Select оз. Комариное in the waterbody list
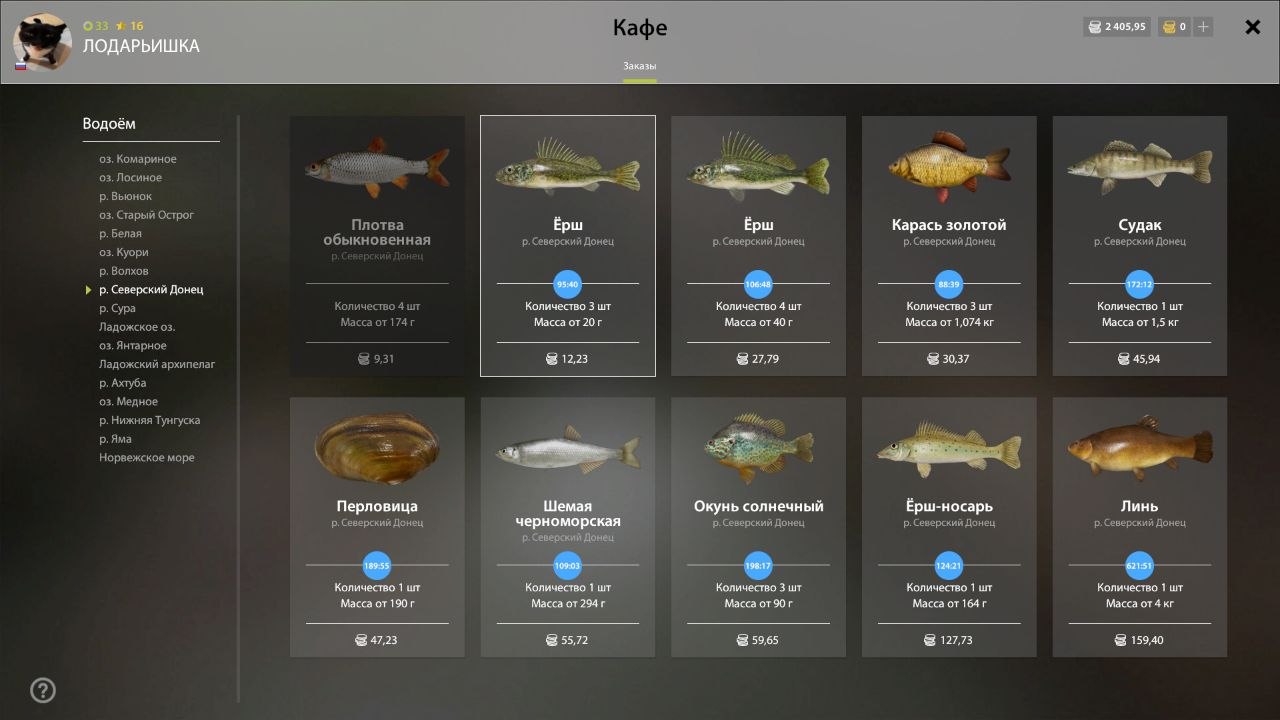Image resolution: width=1280 pixels, height=720 pixels. coord(137,159)
